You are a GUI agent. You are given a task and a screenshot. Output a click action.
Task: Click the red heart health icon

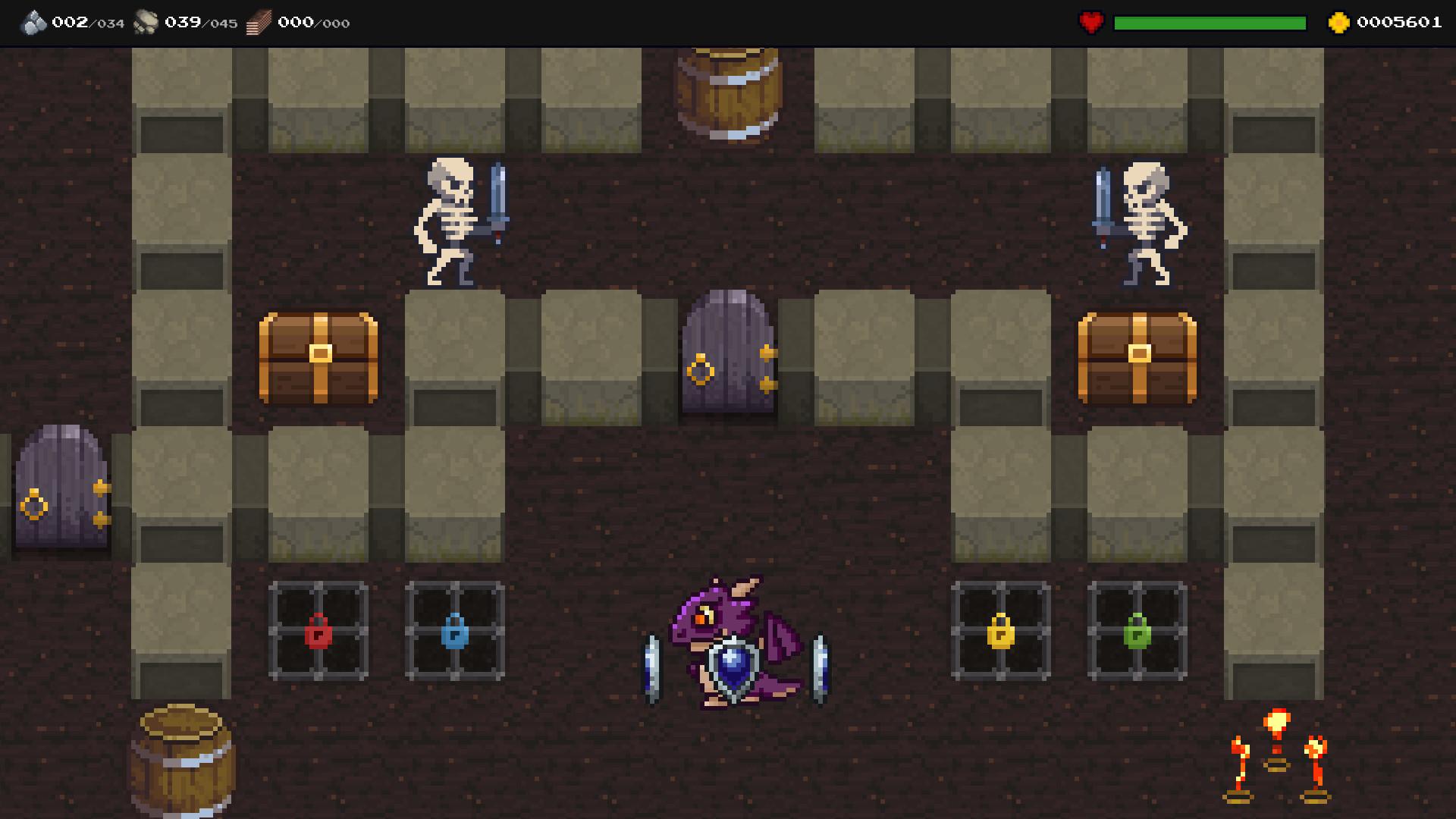pos(1090,22)
